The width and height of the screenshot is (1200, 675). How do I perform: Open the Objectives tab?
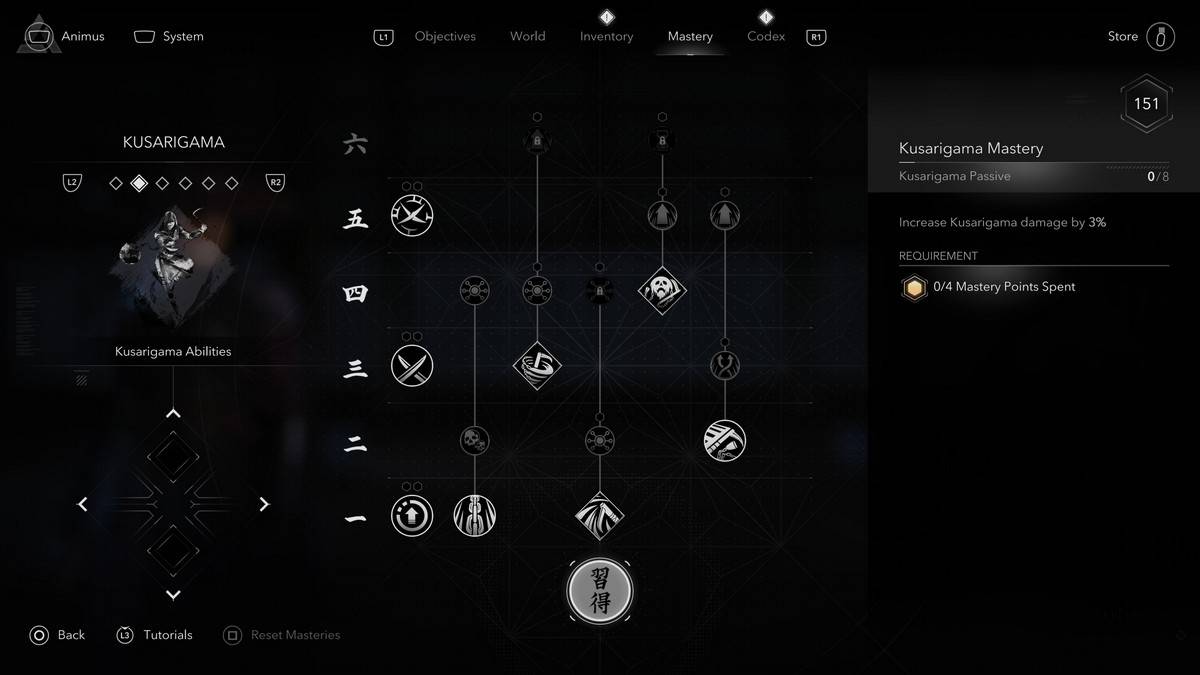[445, 37]
